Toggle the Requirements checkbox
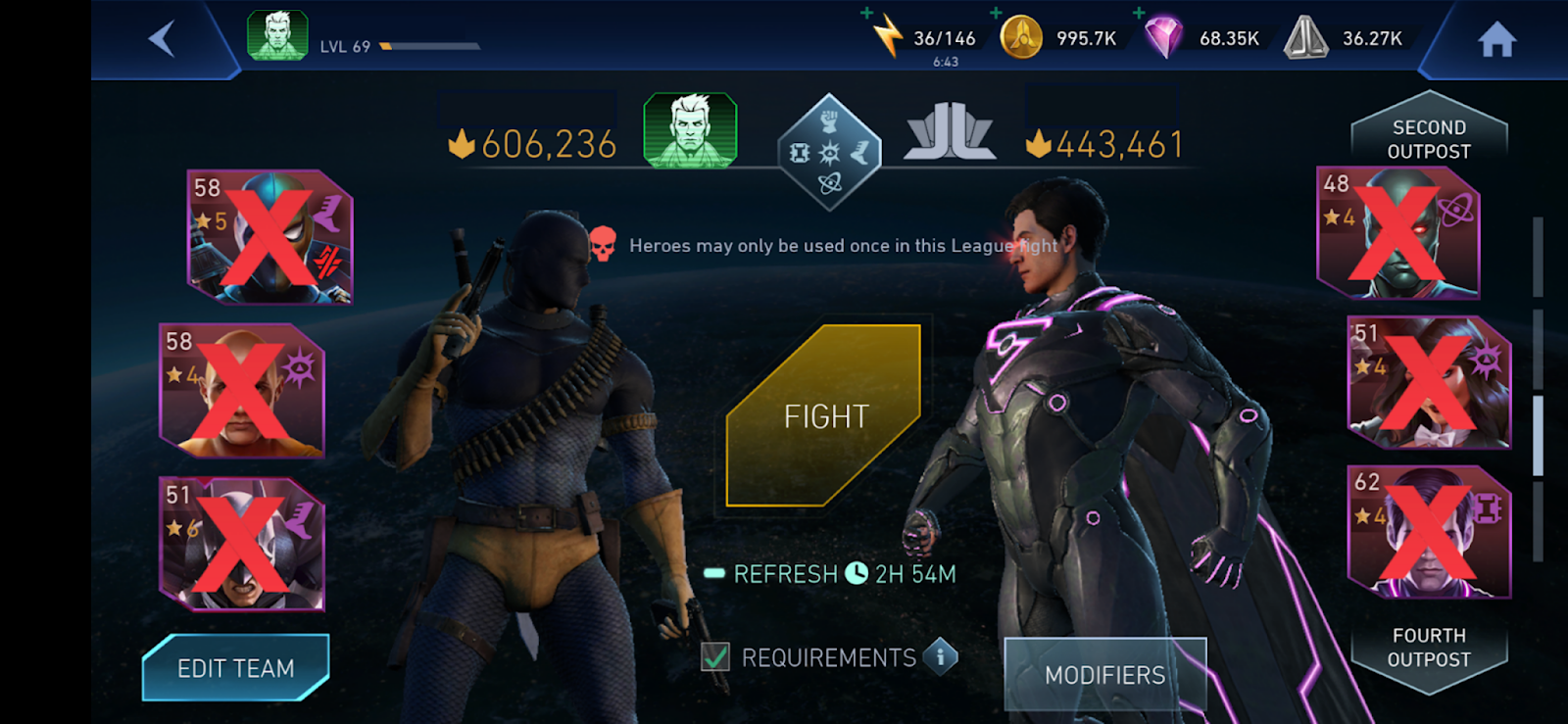Image resolution: width=1568 pixels, height=724 pixels. (715, 656)
